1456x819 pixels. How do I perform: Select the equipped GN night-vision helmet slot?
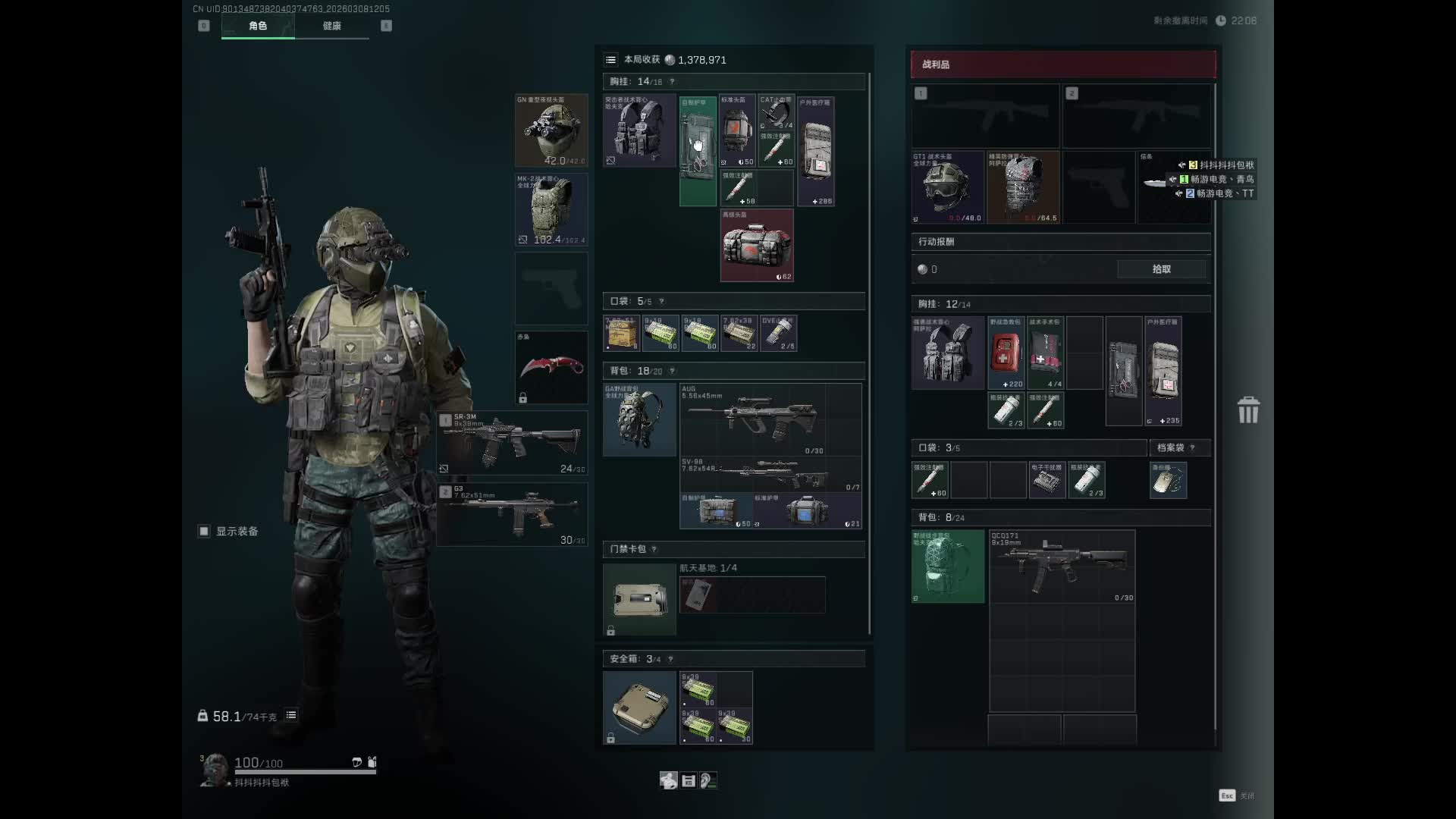[551, 130]
